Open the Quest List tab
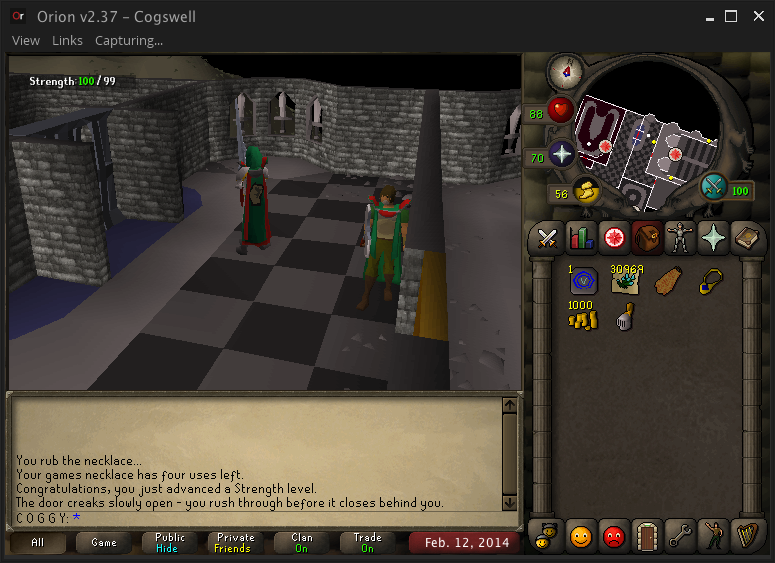 point(613,238)
